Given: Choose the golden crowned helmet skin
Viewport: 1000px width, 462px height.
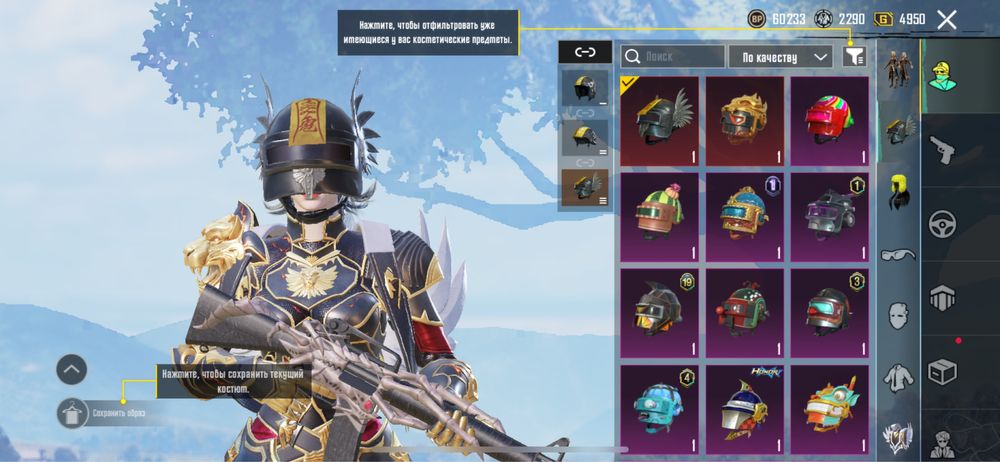Looking at the screenshot, I should pos(744,121).
